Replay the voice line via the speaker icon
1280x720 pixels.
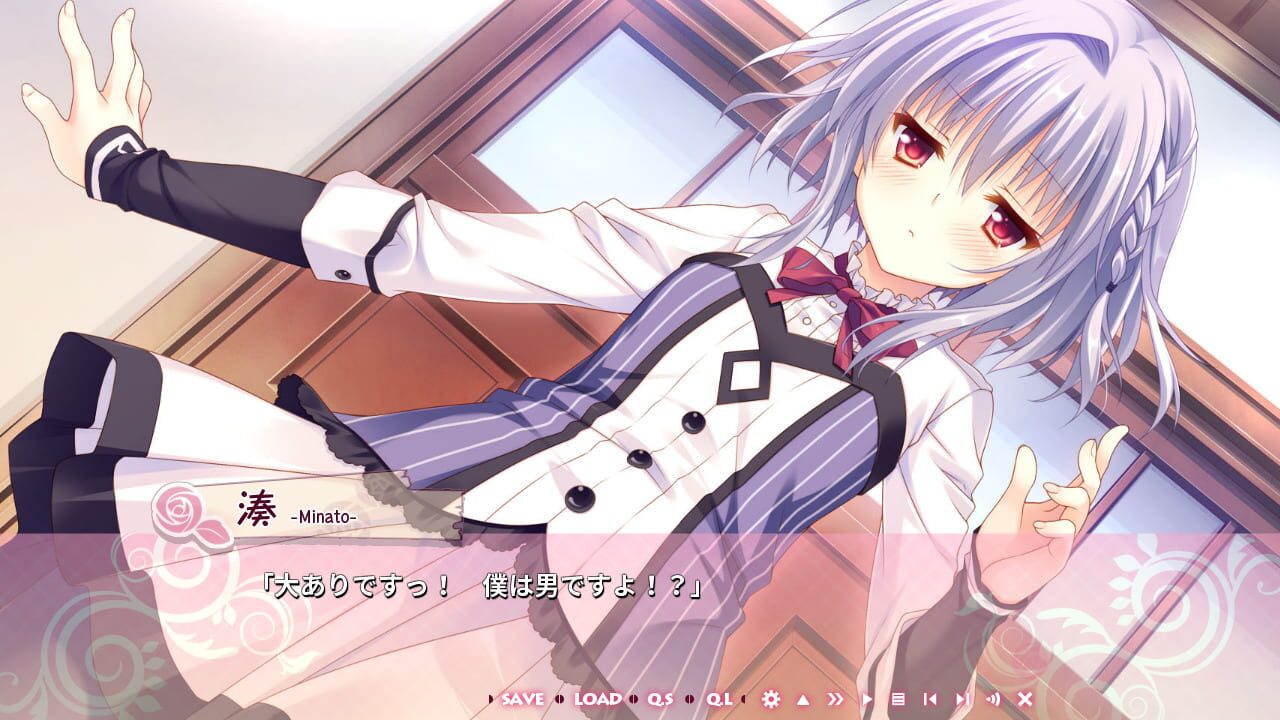994,700
